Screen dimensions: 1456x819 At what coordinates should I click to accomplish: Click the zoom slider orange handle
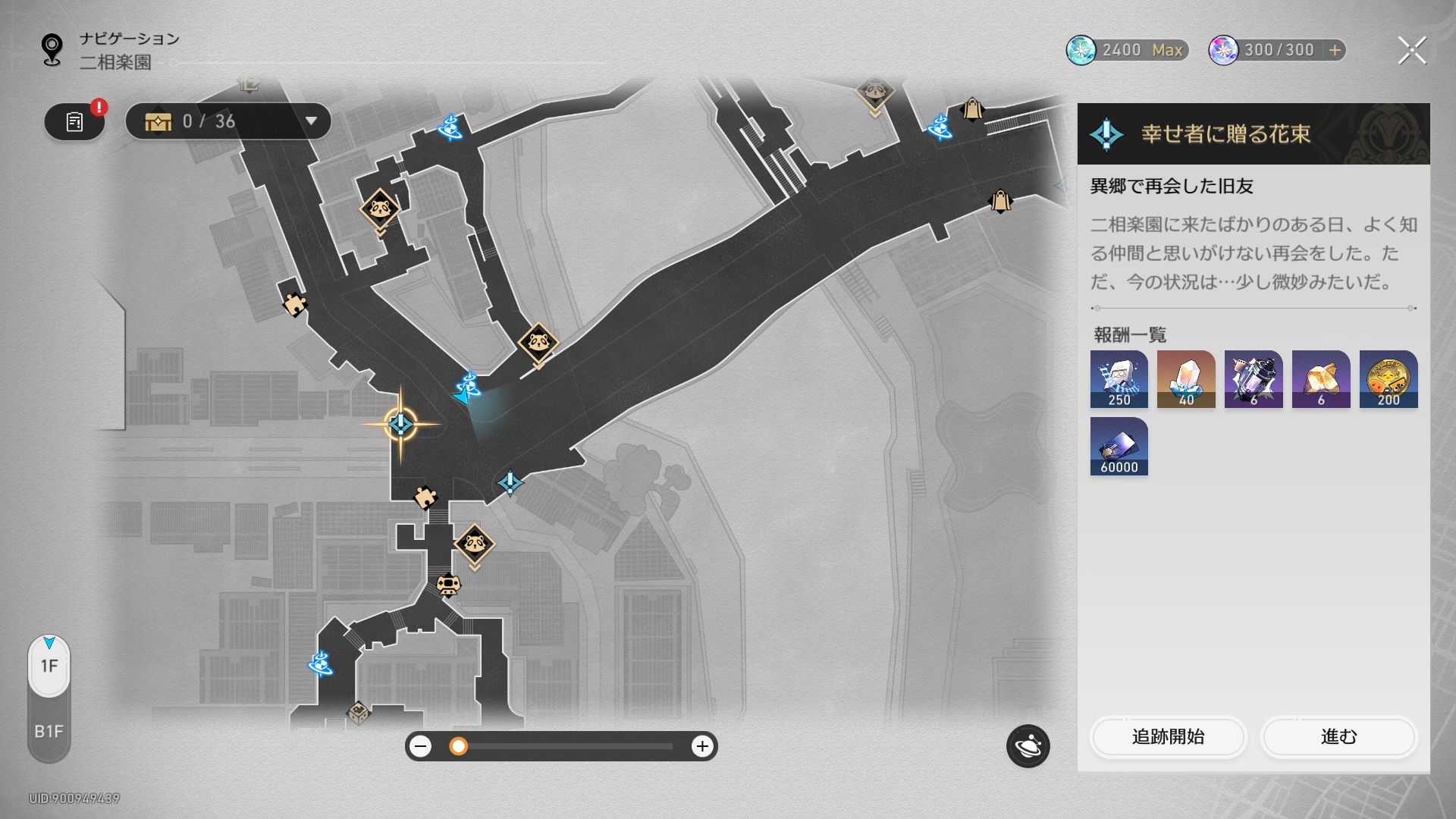(x=458, y=746)
